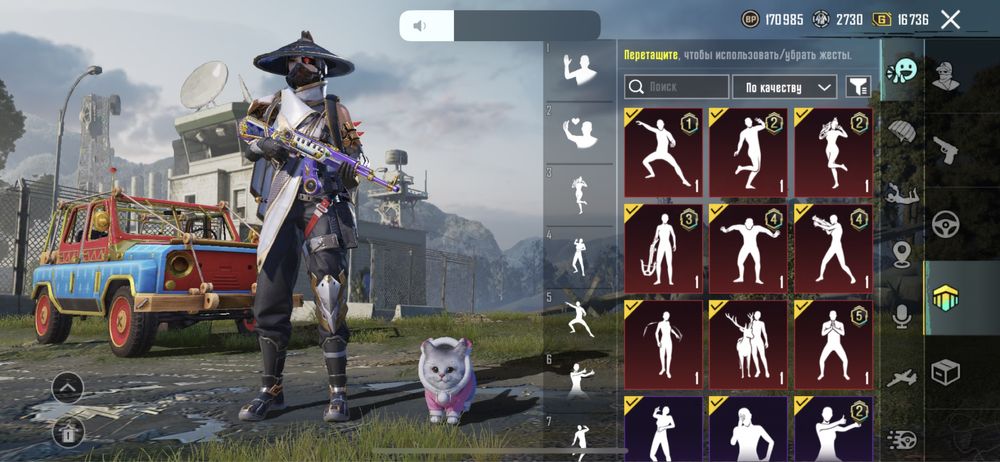This screenshot has height=462, width=1000.
Task: Open the airplane skins tab
Action: click(x=902, y=377)
